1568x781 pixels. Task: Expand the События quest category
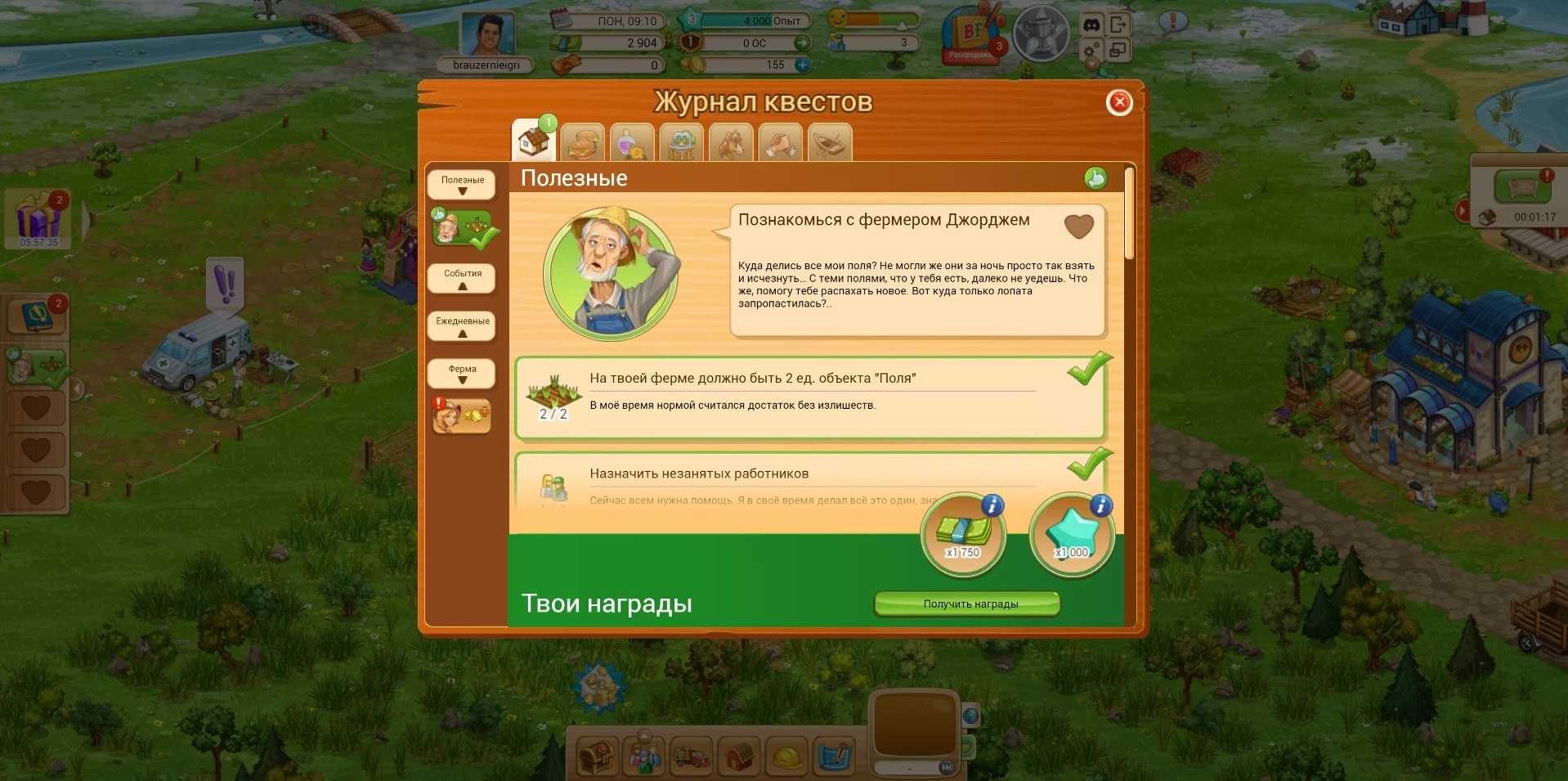tap(462, 279)
